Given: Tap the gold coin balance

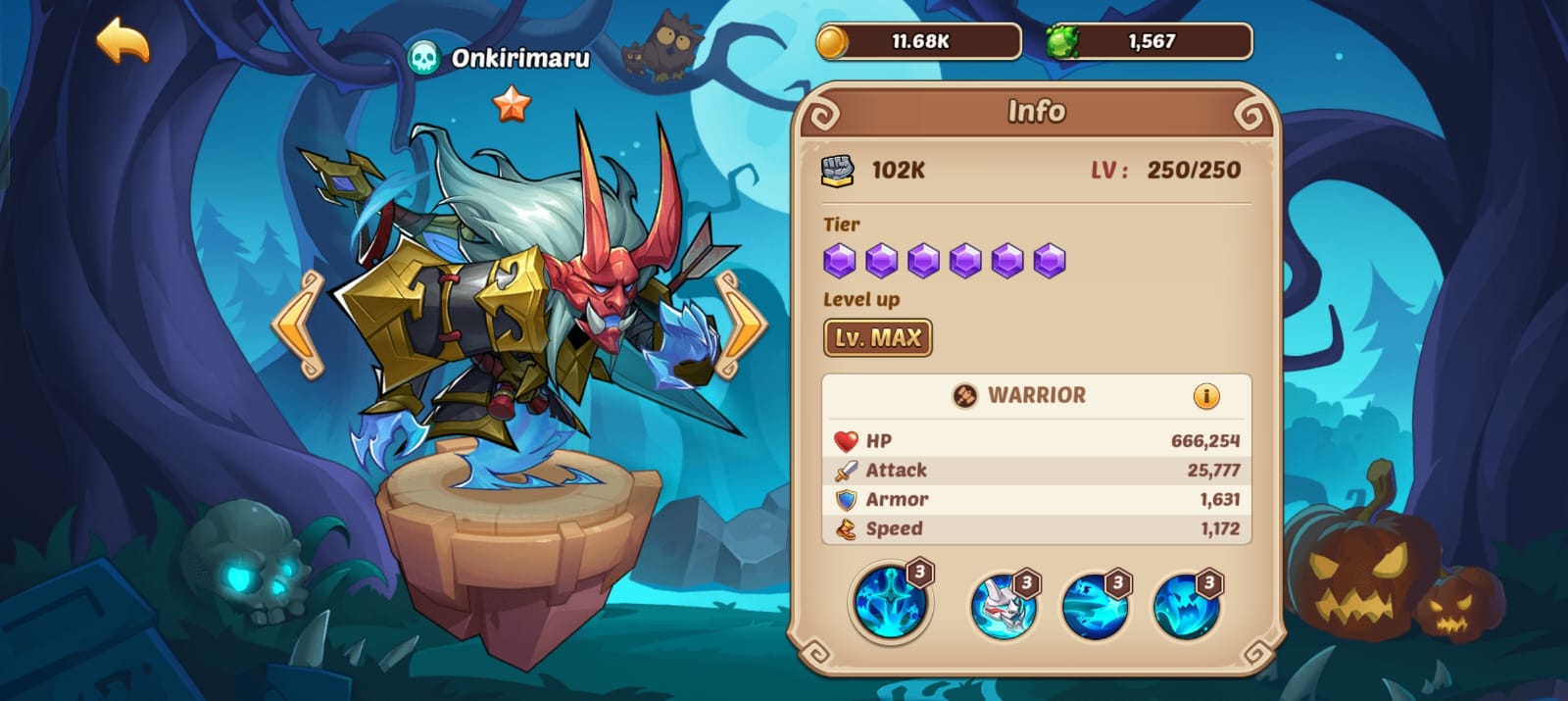Looking at the screenshot, I should (x=918, y=42).
